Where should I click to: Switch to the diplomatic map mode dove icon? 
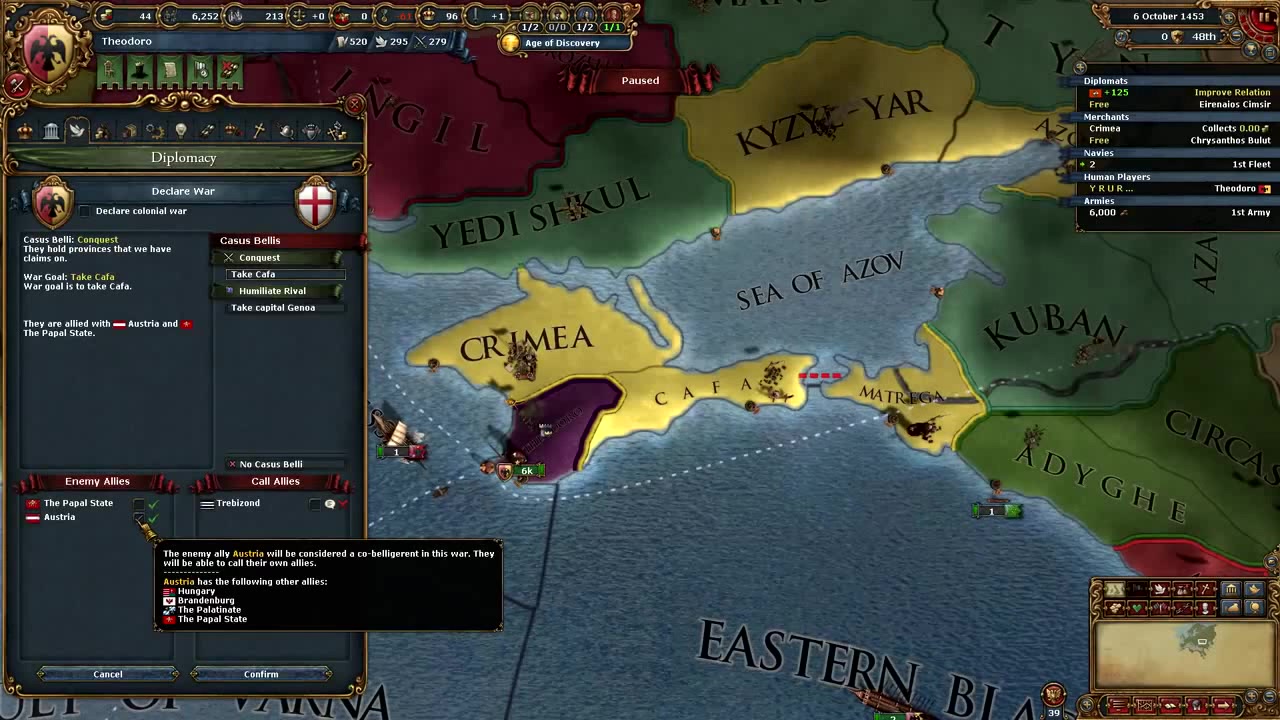1160,589
